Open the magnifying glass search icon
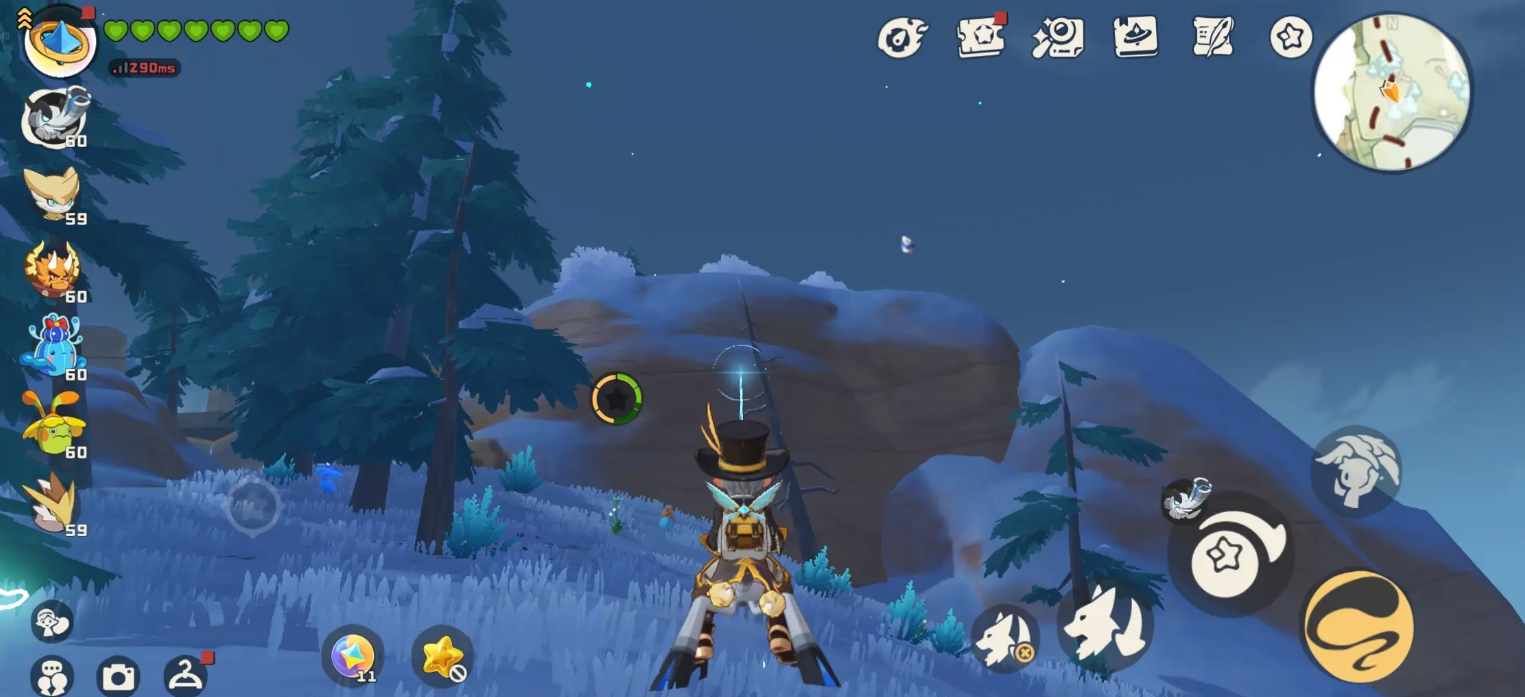This screenshot has height=697, width=1525. [x=1058, y=38]
